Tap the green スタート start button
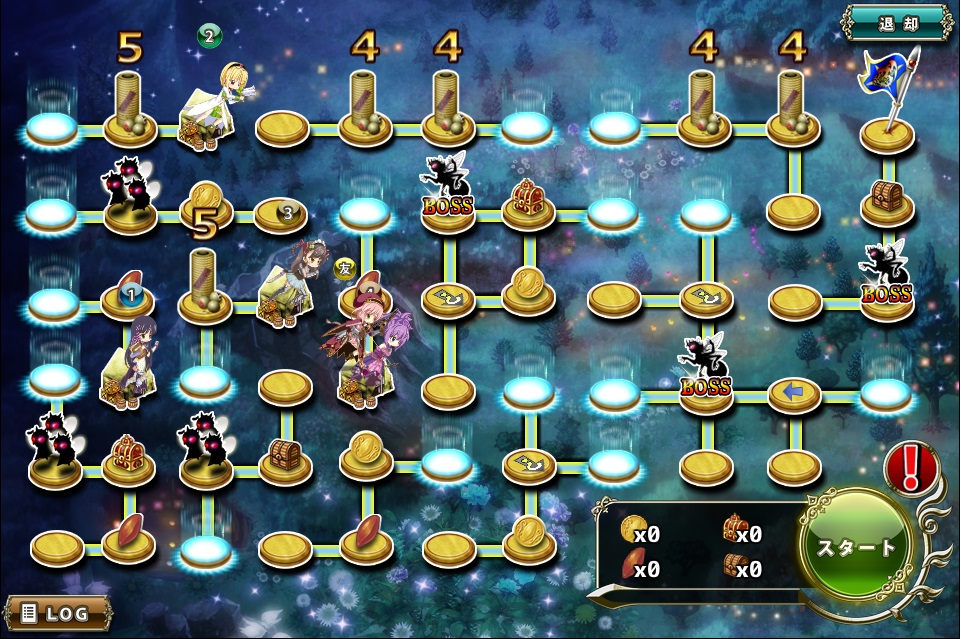The height and width of the screenshot is (639, 961). point(857,547)
